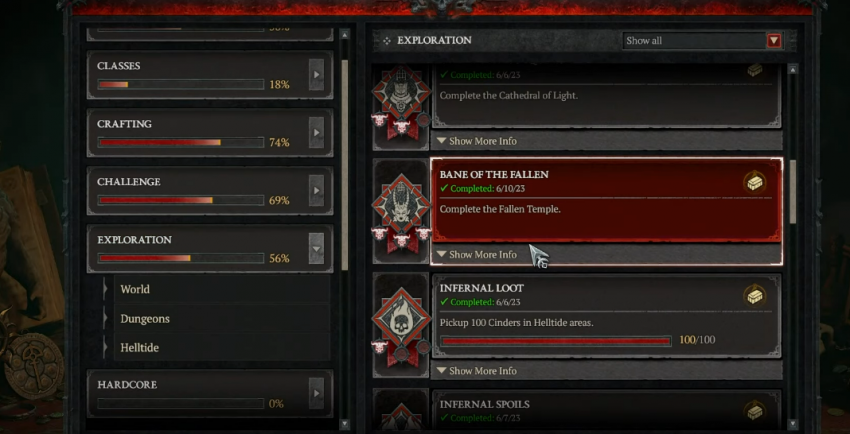This screenshot has width=850, height=434.
Task: Open the Crafting challenge category
Action: 317,132
